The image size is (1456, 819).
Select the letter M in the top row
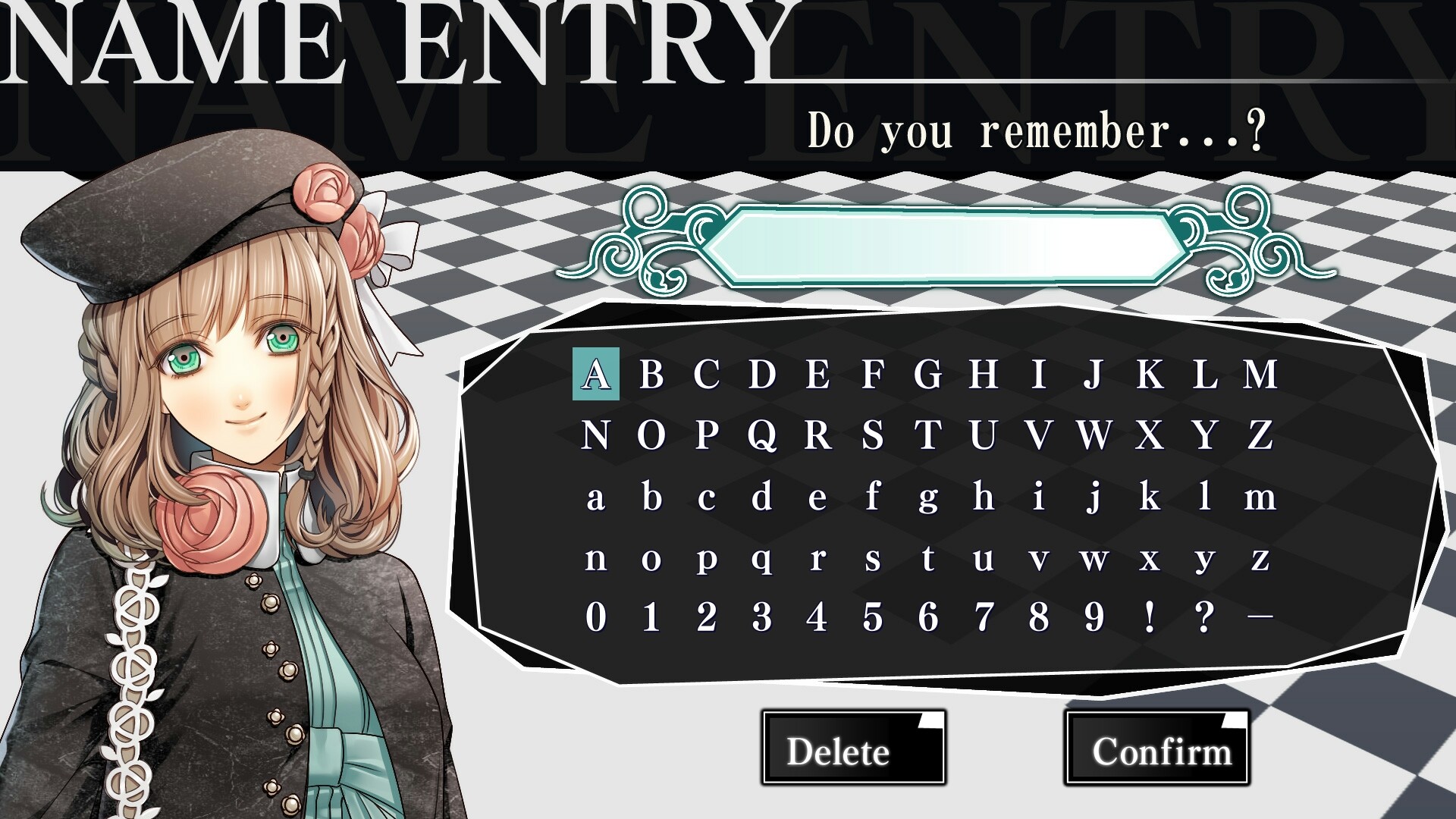[1260, 376]
